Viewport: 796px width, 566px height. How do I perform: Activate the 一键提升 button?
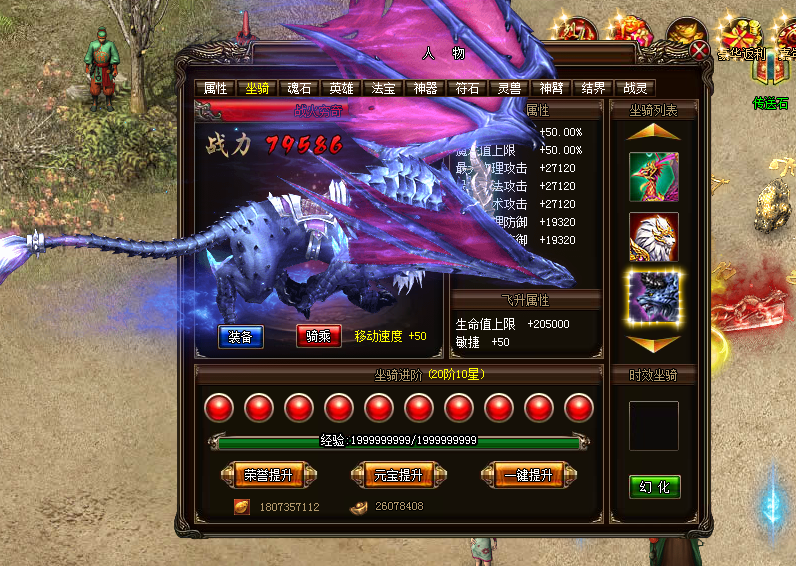pos(529,475)
